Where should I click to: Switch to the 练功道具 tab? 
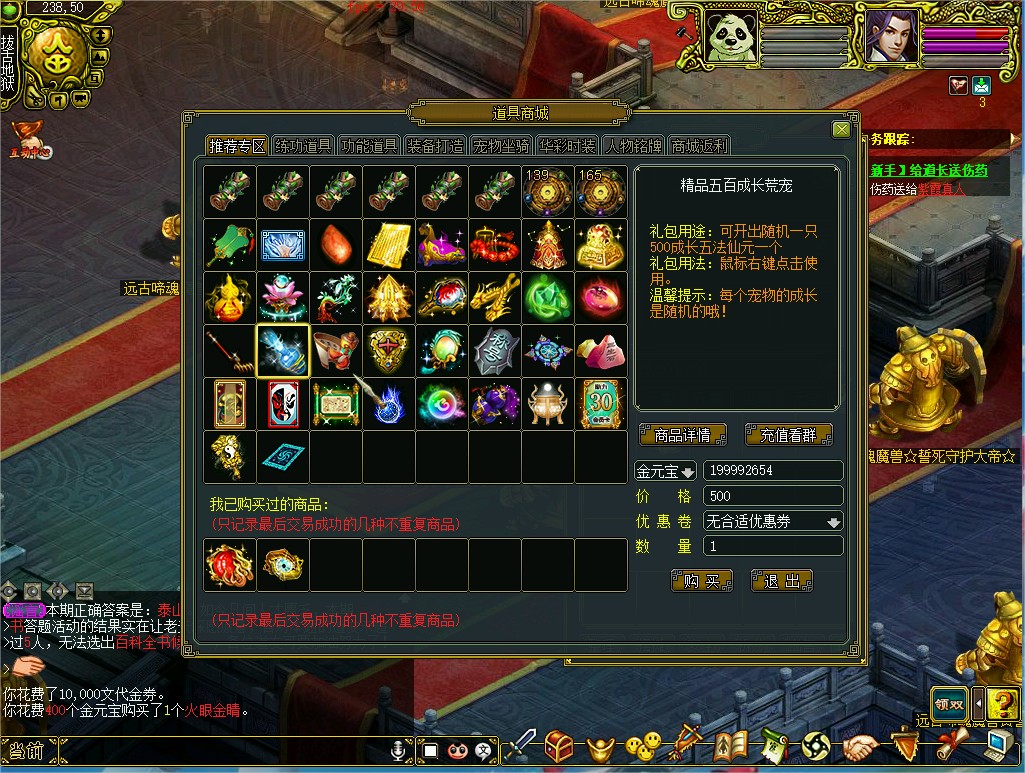(303, 146)
